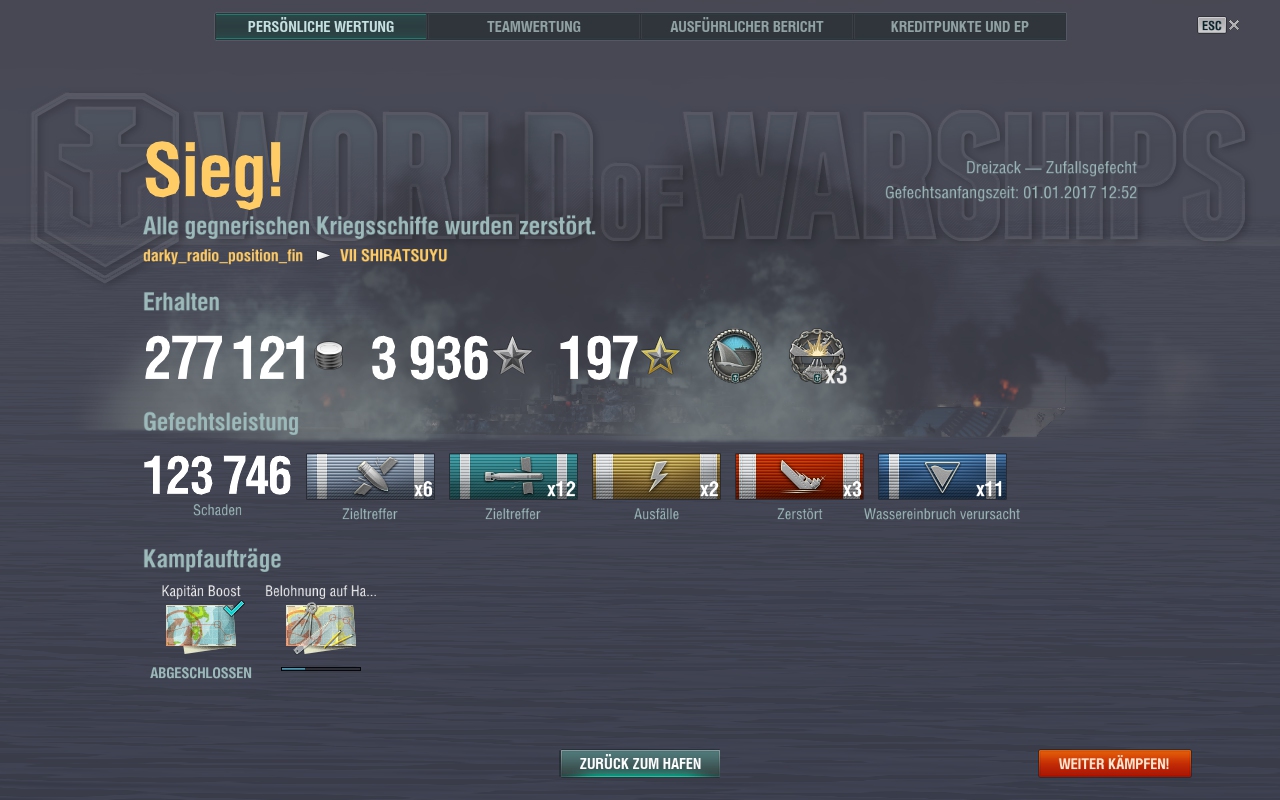Select the Persönliche Wertung tab
This screenshot has height=800, width=1280.
pyautogui.click(x=321, y=27)
